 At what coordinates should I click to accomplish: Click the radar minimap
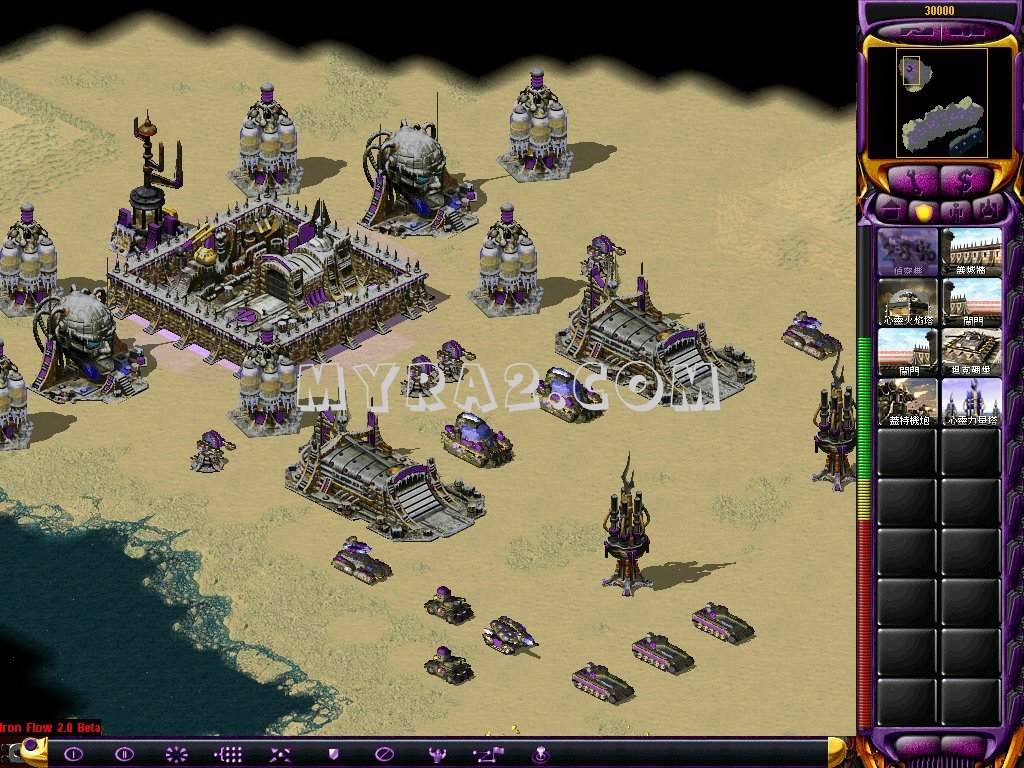pos(927,102)
